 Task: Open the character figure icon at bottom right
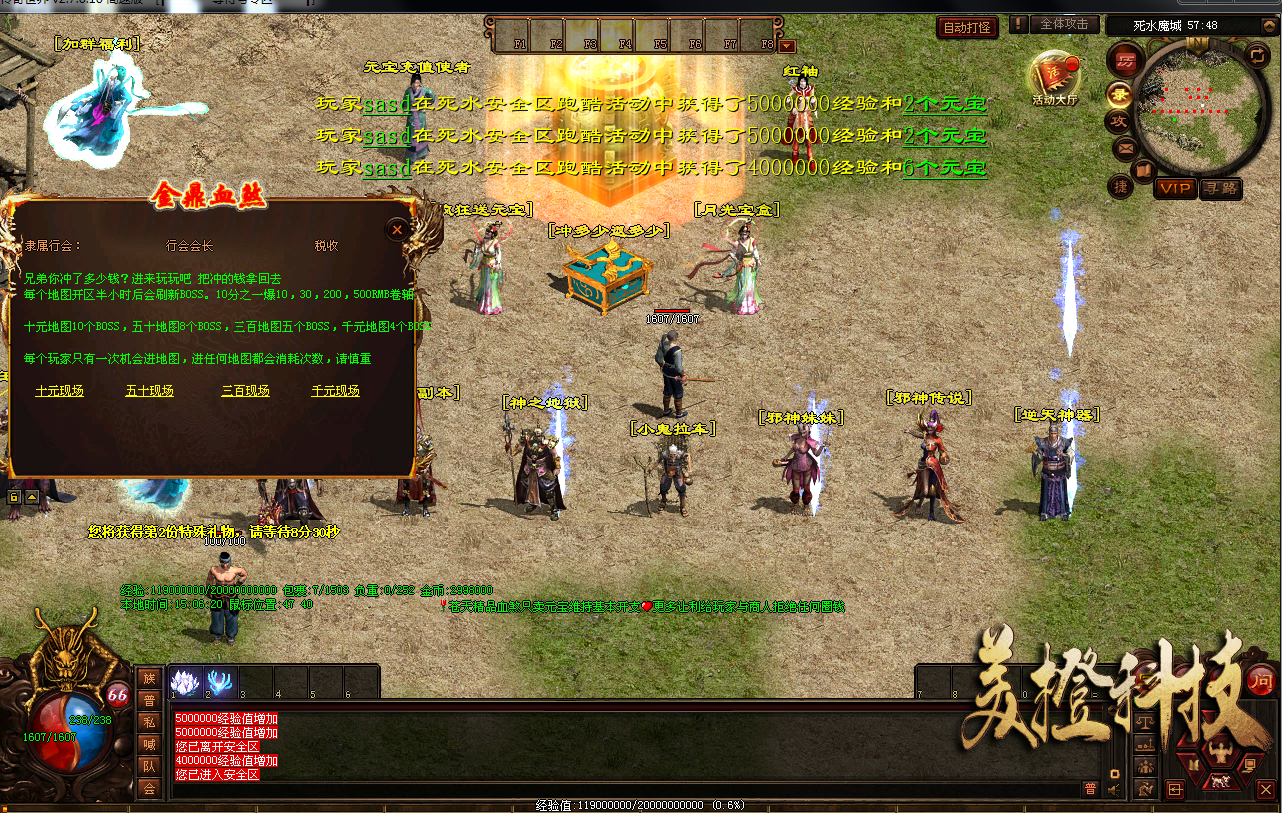coord(1222,753)
